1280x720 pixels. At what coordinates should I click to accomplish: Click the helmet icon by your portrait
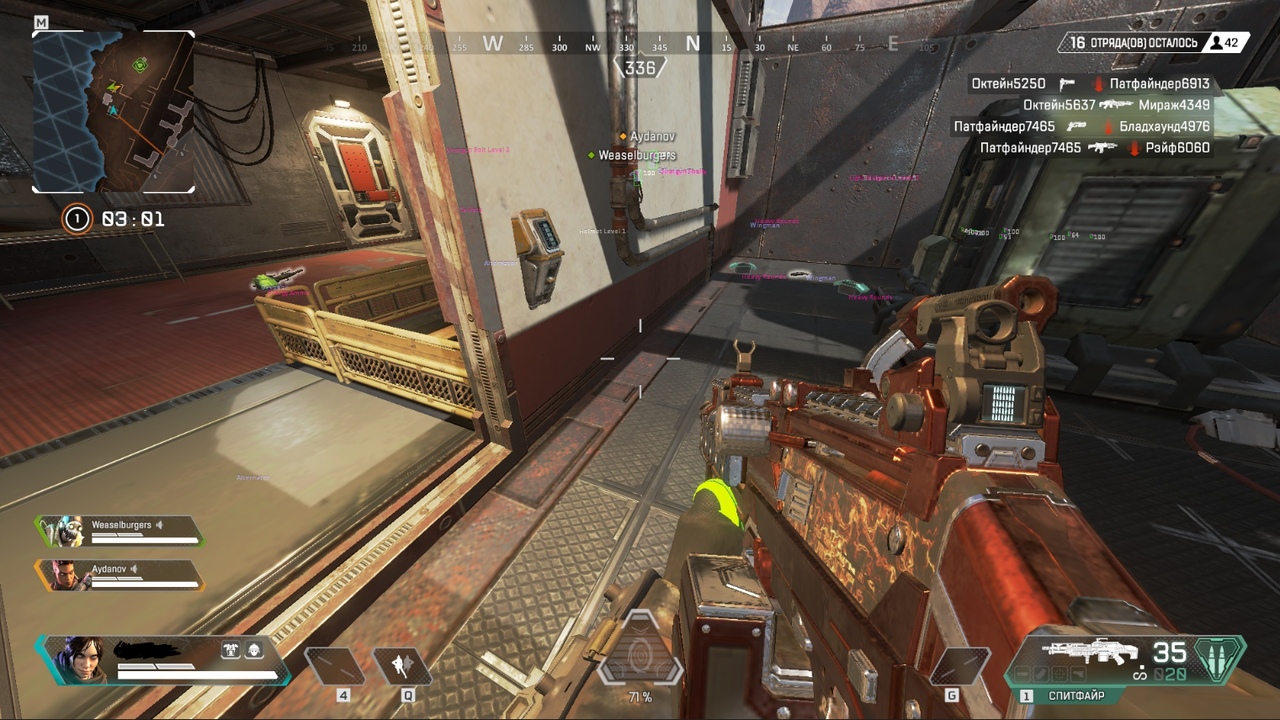[x=253, y=650]
